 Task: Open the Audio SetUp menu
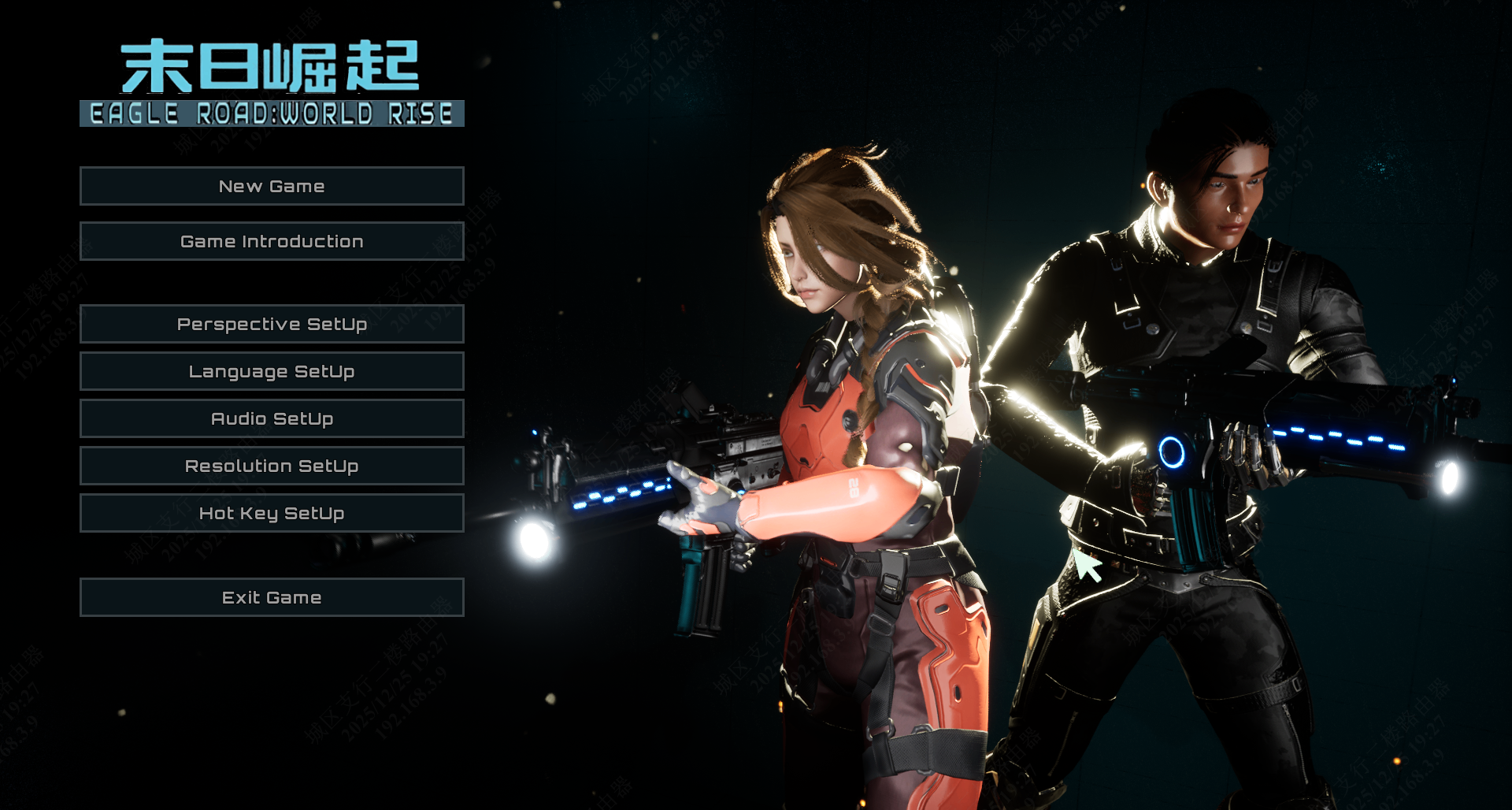coord(272,418)
